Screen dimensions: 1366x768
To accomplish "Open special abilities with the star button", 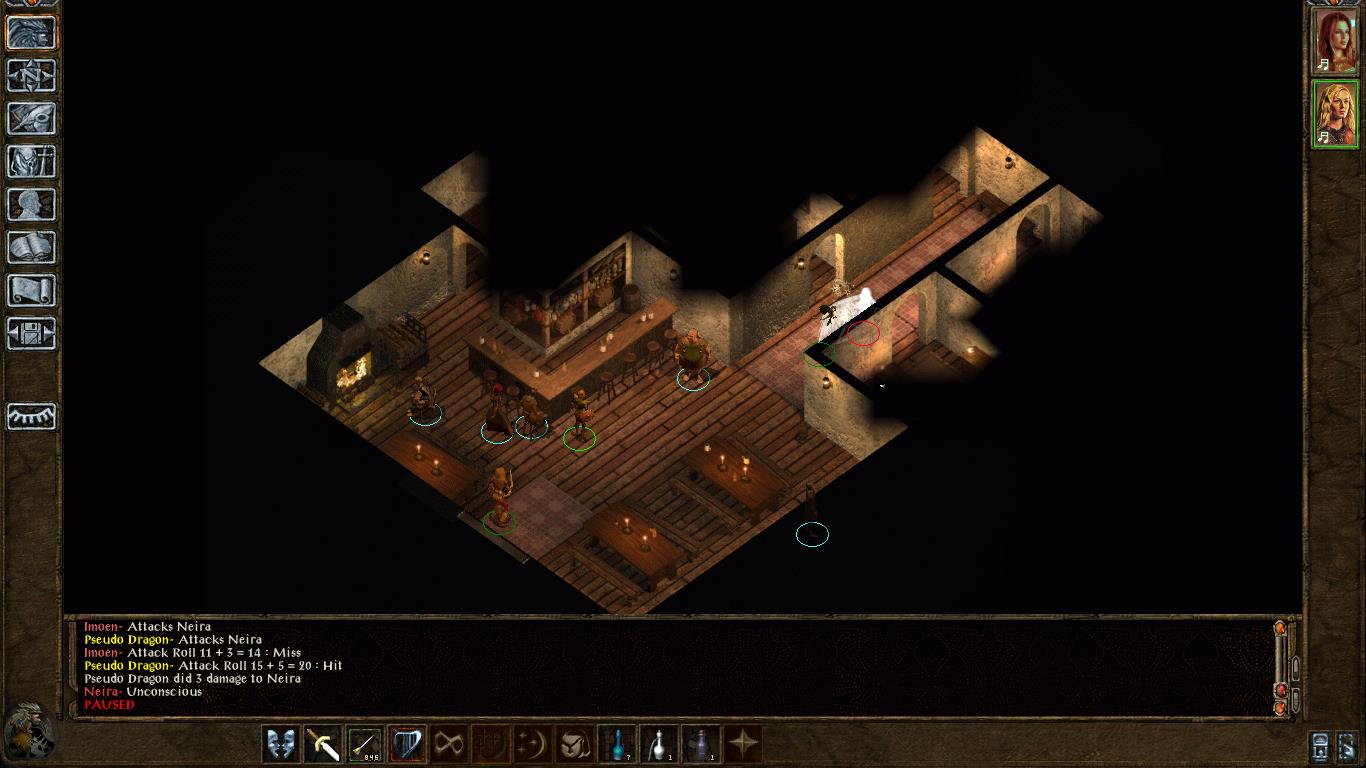I will [x=743, y=744].
